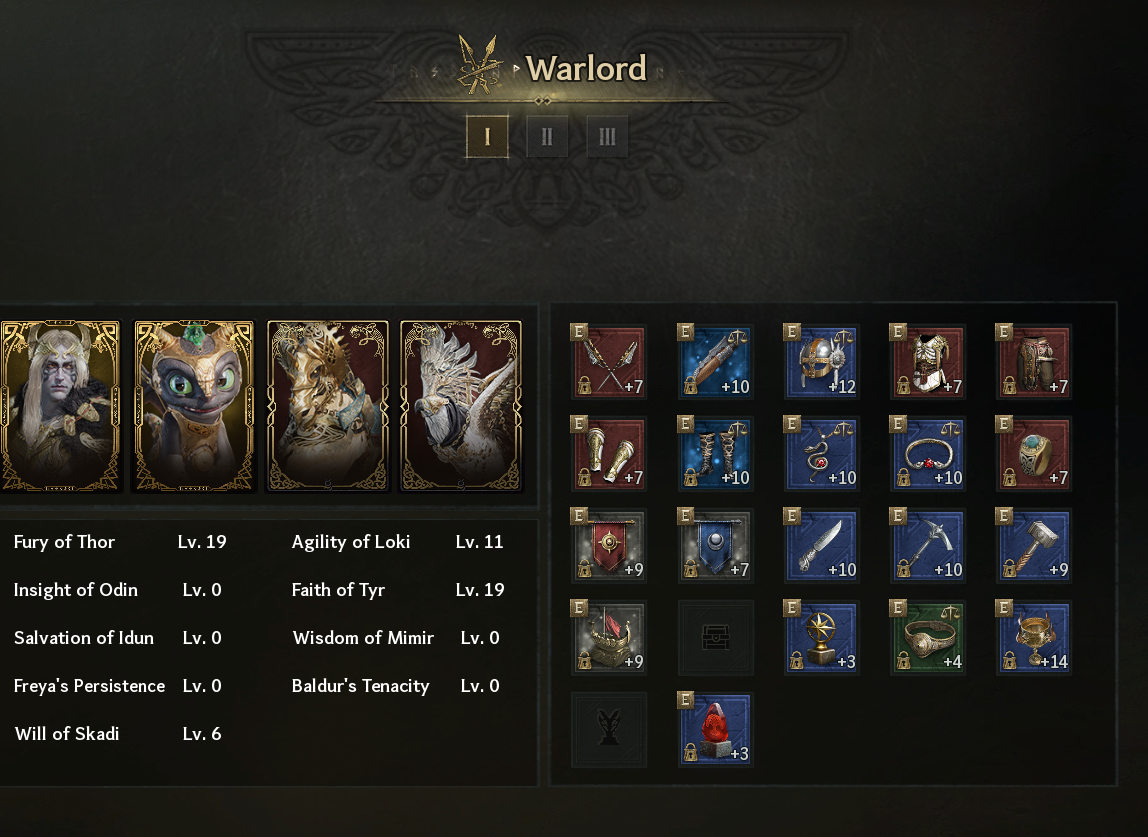Select the horned pale-haired character card
The image size is (1148, 837).
61,406
